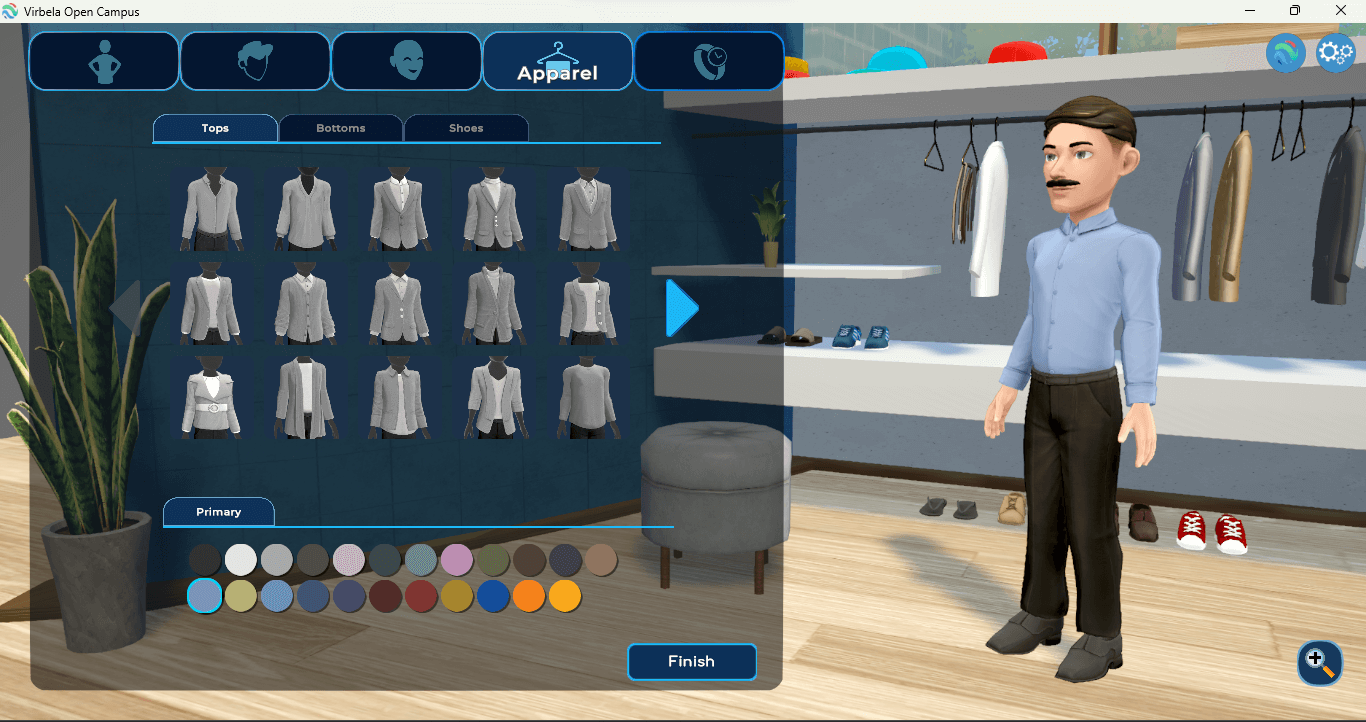The height and width of the screenshot is (722, 1366).
Task: Switch to the Bottoms sub-tab
Action: (x=341, y=128)
